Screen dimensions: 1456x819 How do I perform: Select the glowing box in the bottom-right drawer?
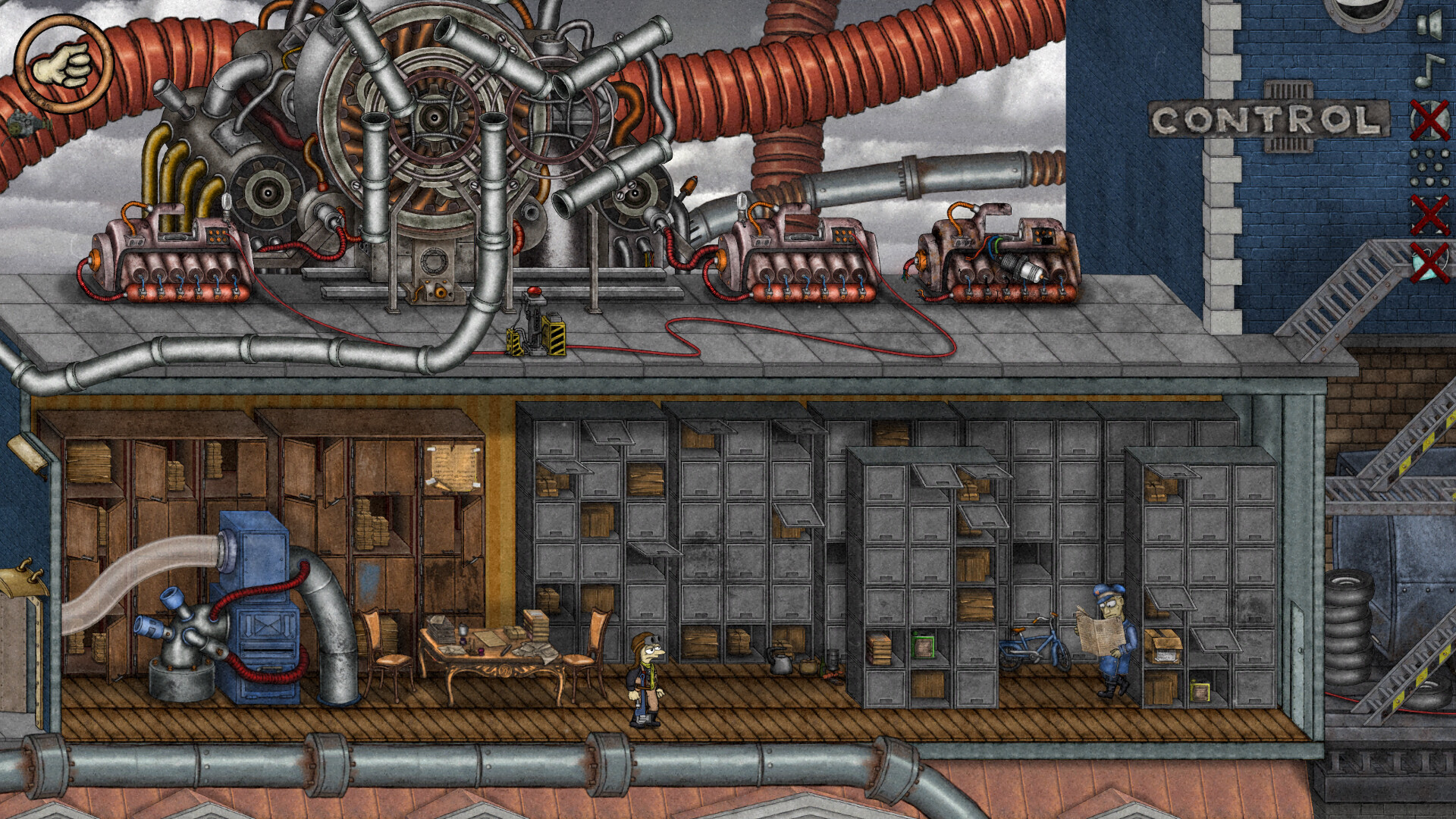click(1200, 691)
